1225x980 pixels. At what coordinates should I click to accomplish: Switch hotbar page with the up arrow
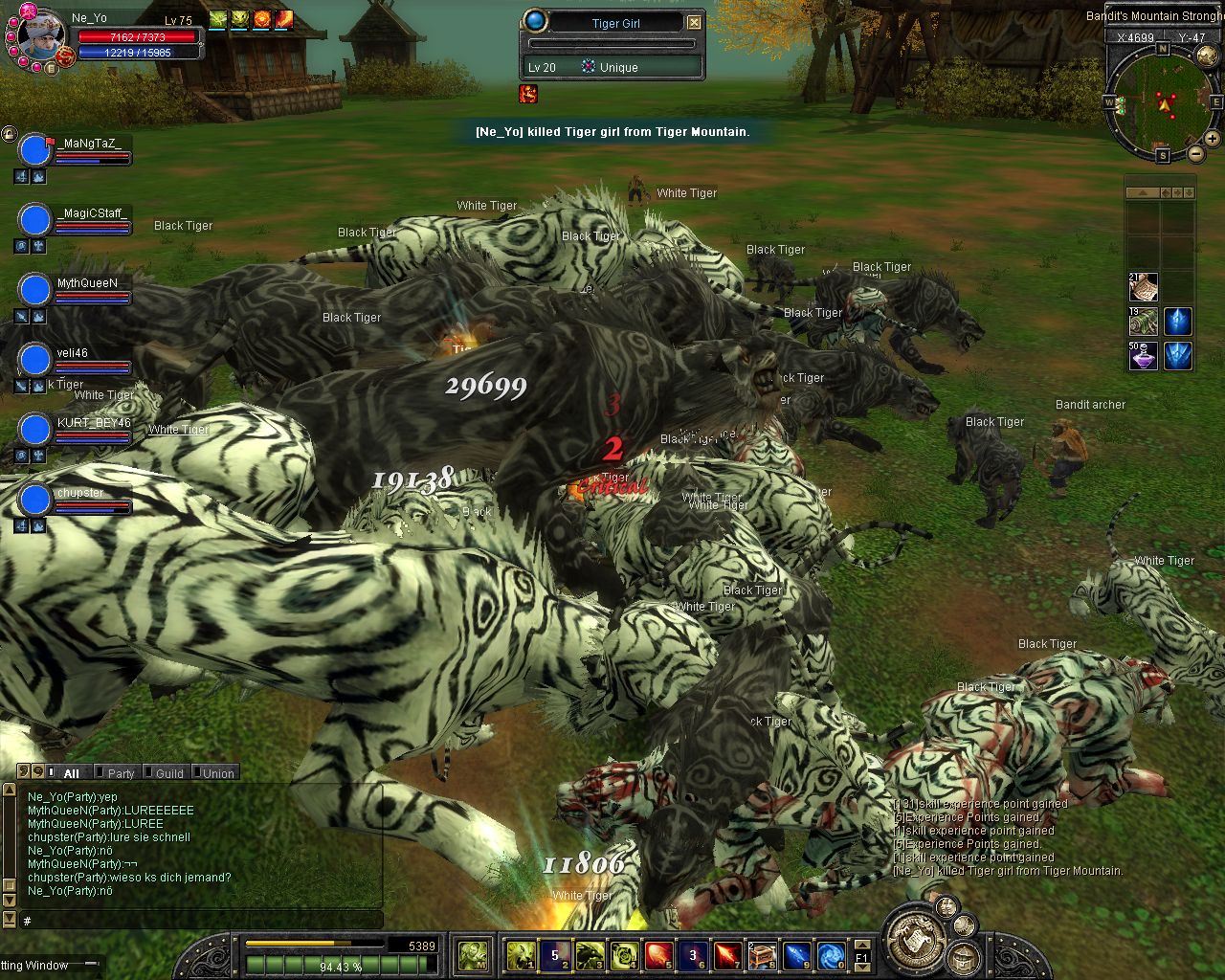862,945
